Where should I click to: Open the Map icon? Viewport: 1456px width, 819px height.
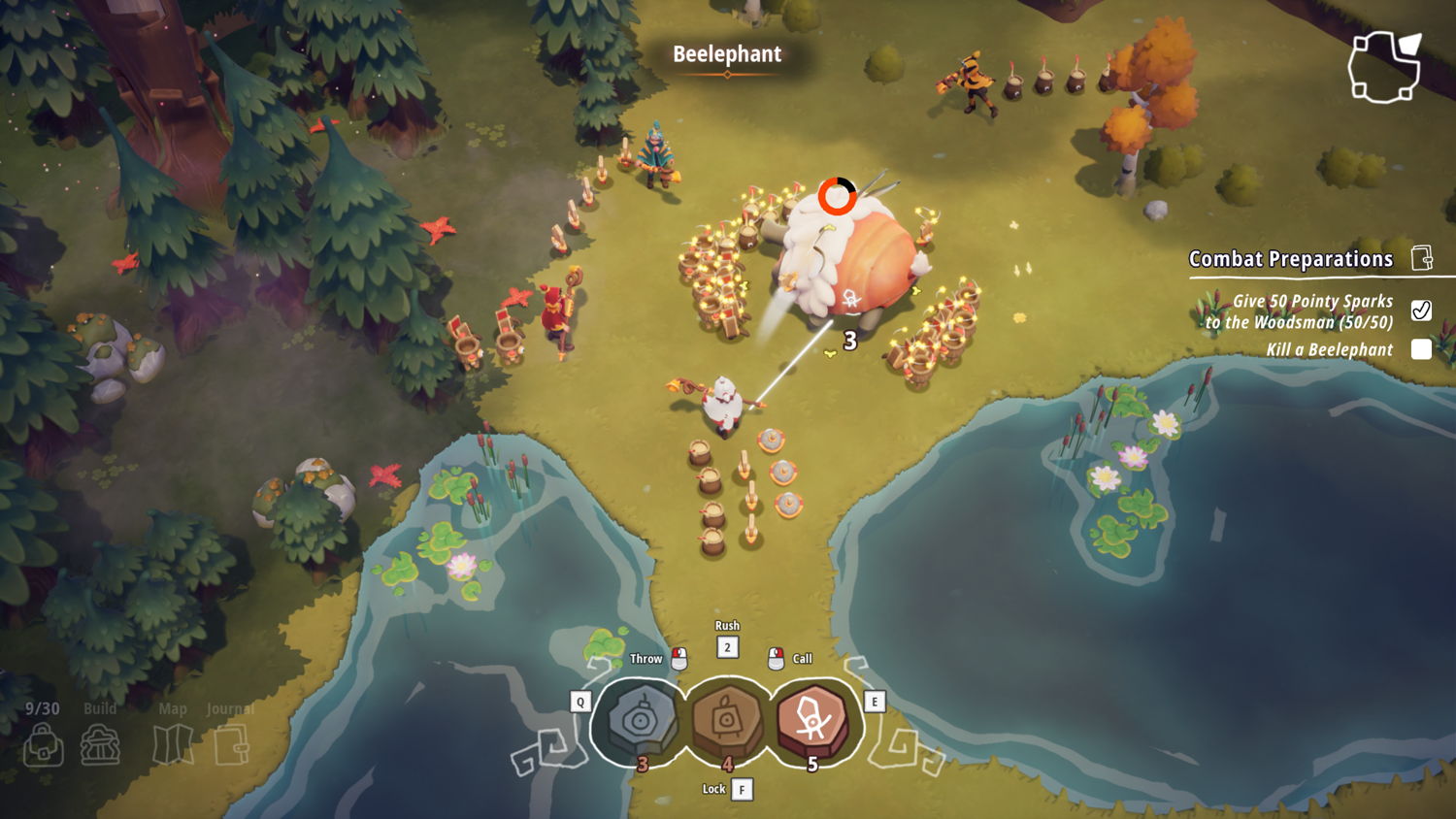coord(173,744)
